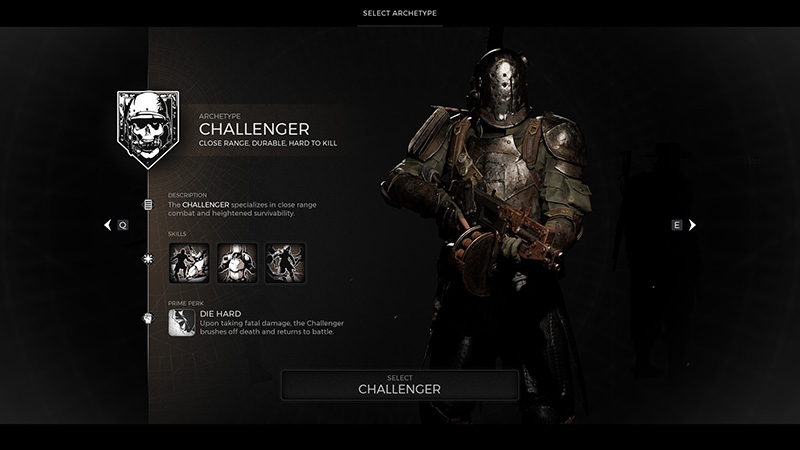
Task: Jump to the Prime Perk fist marker
Action: click(148, 319)
